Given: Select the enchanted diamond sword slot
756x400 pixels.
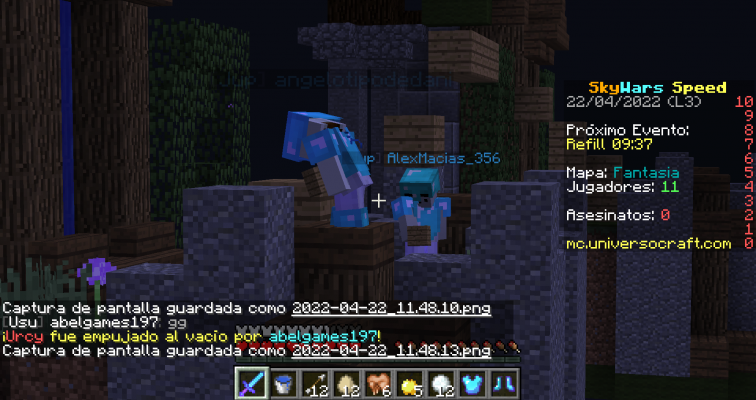Looking at the screenshot, I should pyautogui.click(x=251, y=383).
